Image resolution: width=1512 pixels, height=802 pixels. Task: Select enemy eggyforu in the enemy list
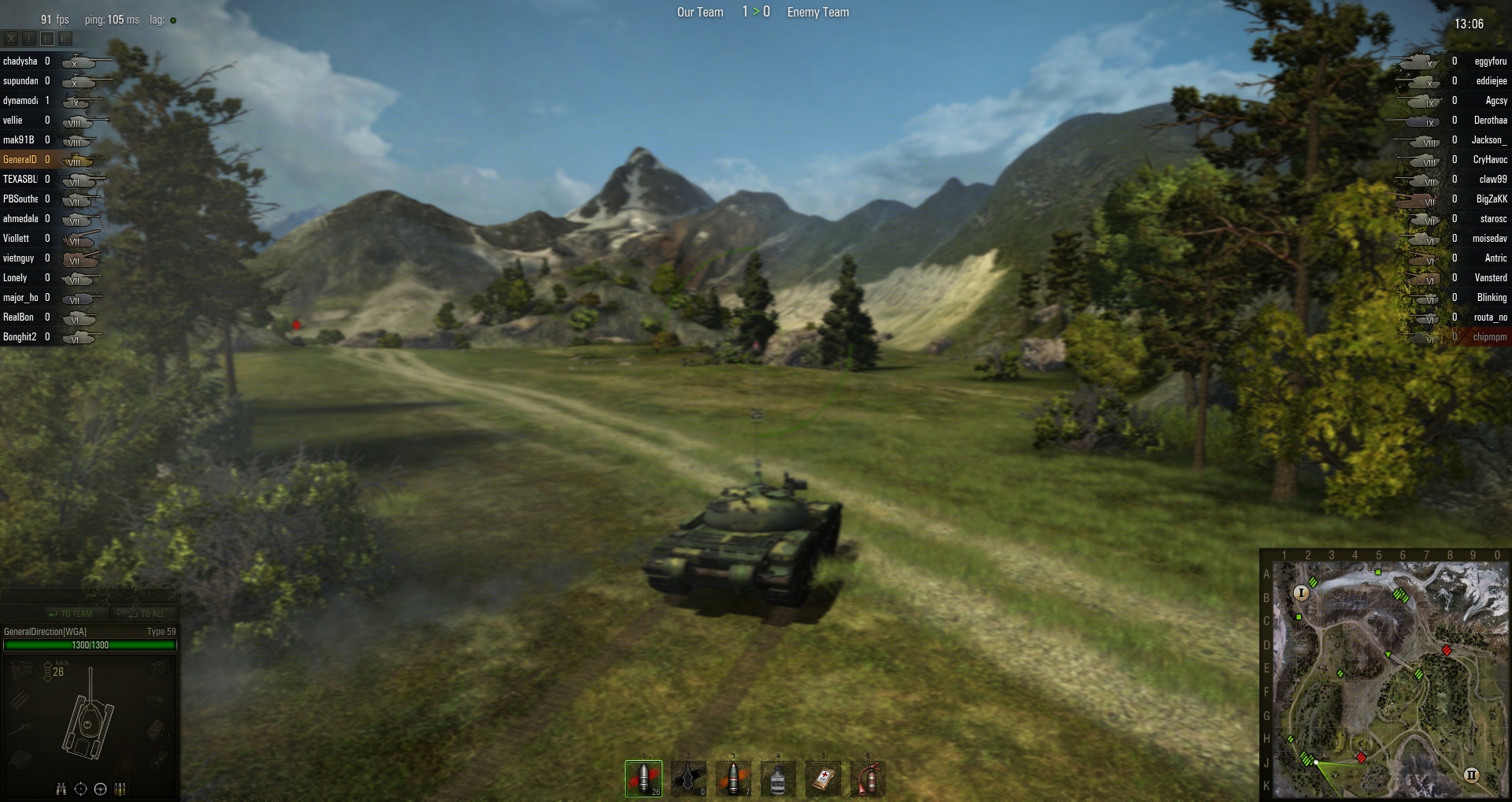(x=1490, y=61)
